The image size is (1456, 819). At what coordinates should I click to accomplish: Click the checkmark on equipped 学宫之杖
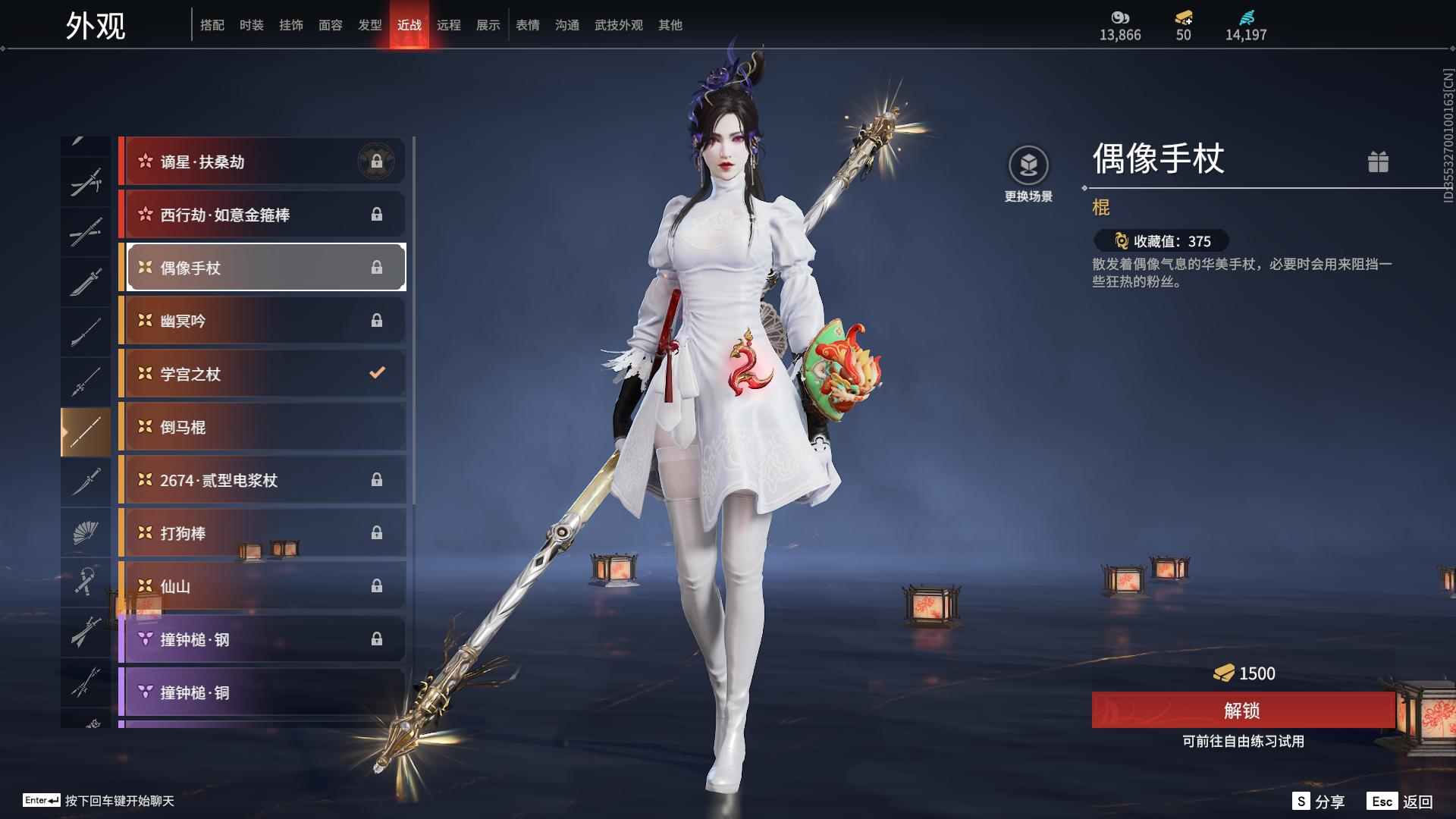(376, 373)
